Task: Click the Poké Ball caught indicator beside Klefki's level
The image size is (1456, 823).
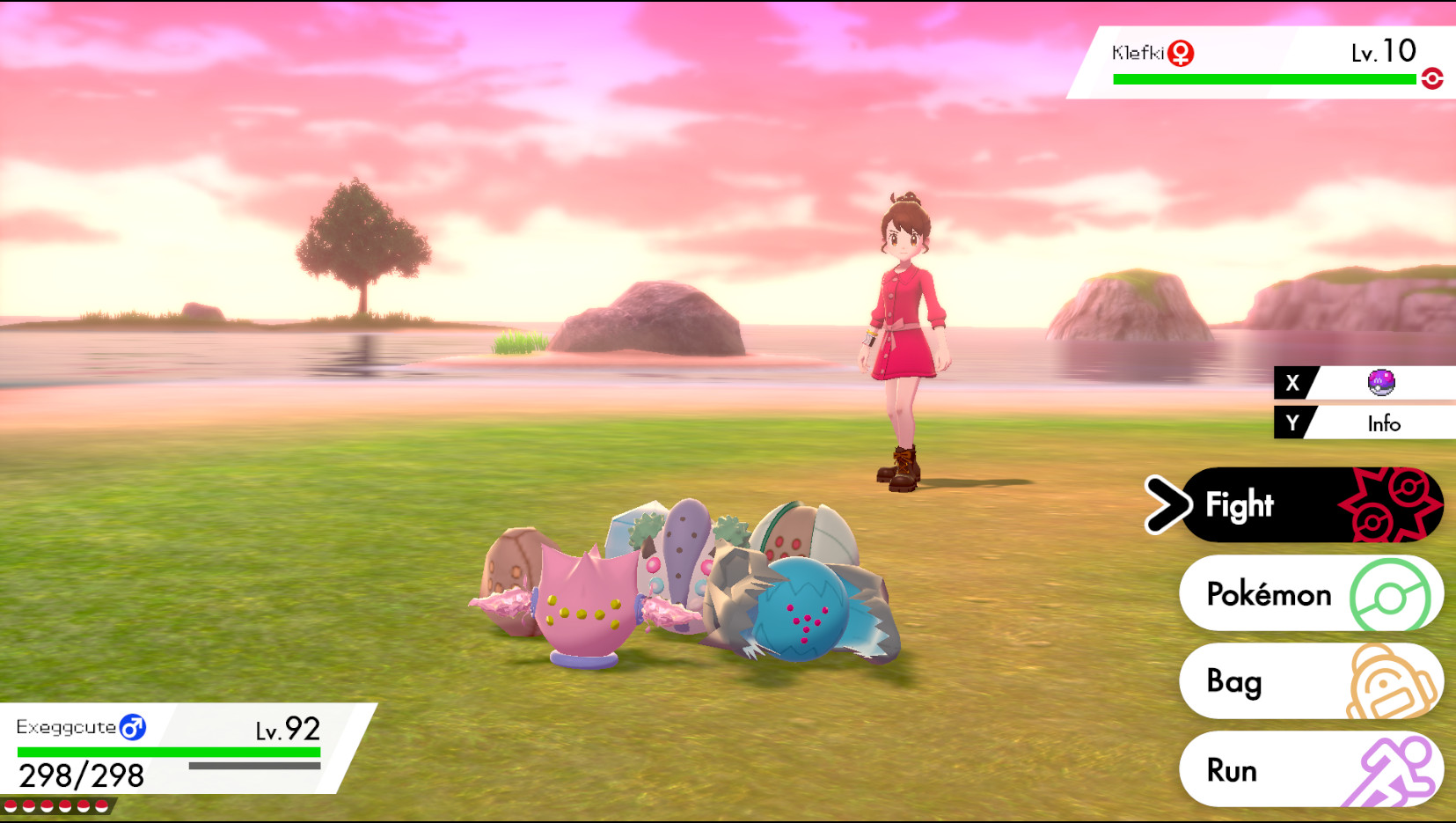Action: click(1432, 77)
